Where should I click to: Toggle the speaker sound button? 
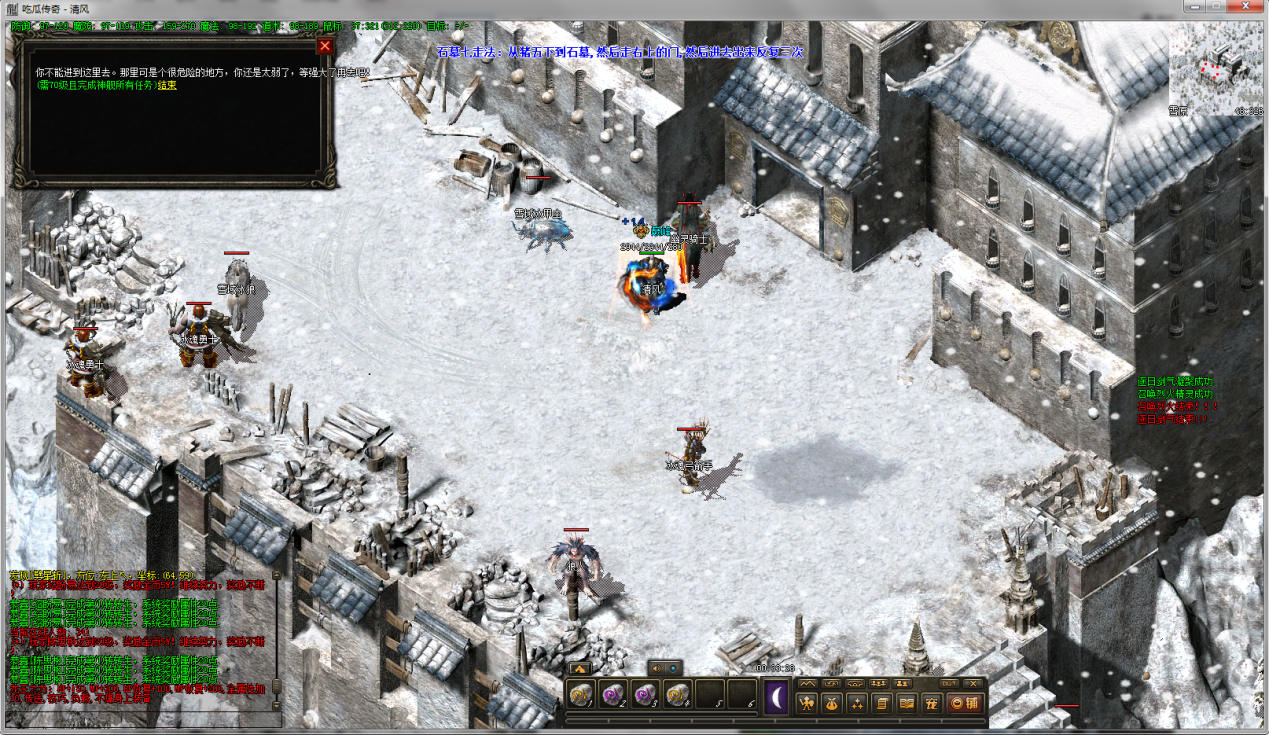(656, 667)
